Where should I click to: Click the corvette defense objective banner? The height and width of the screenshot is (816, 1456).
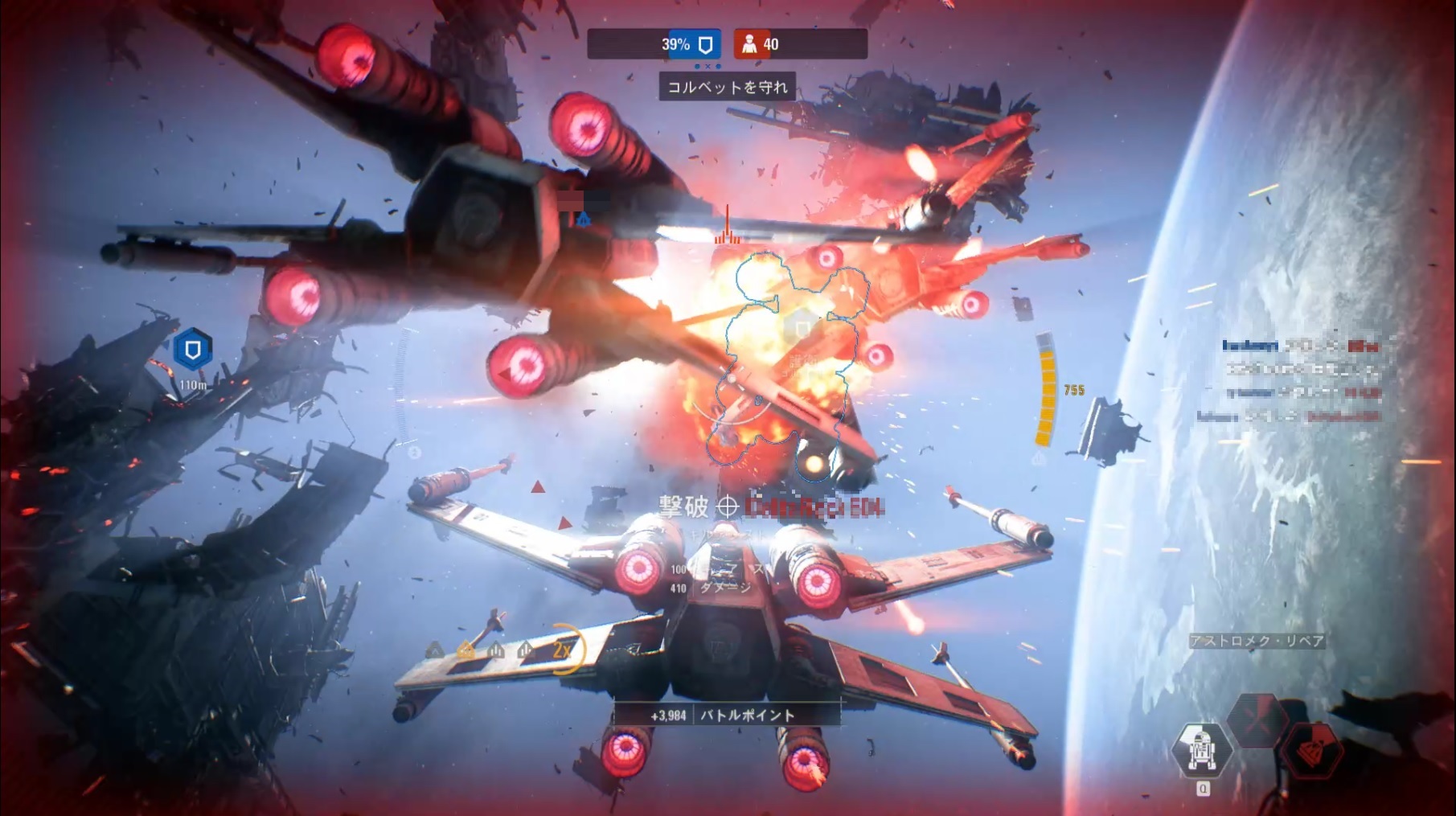pos(727,86)
